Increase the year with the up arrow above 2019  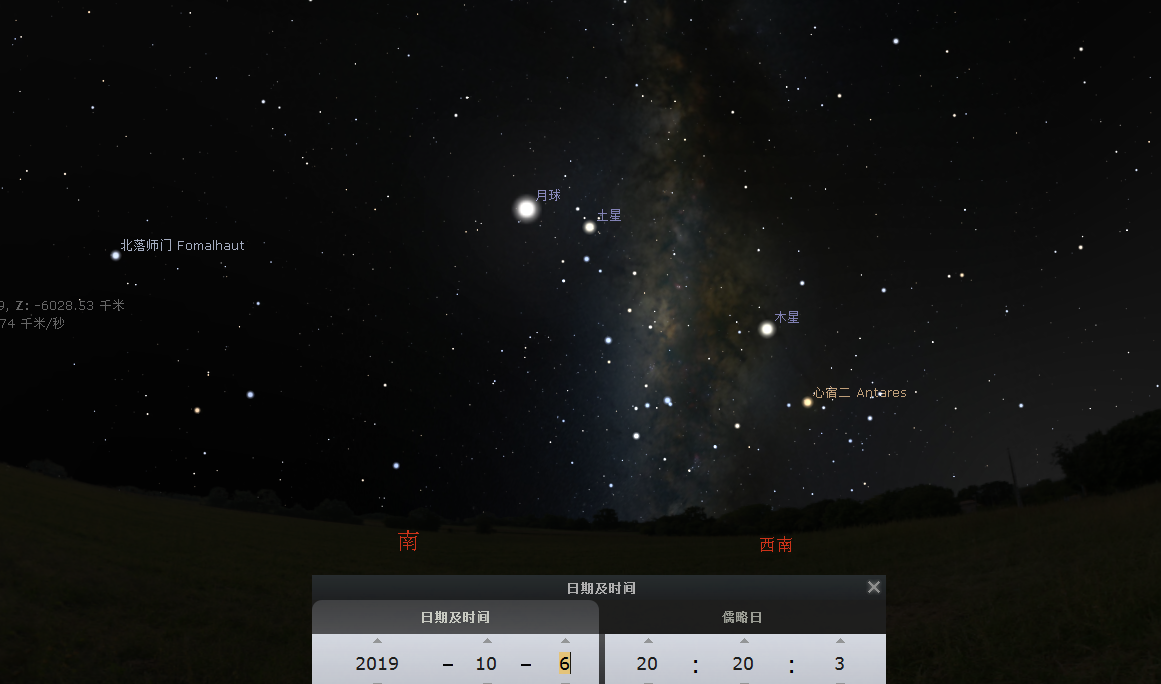click(377, 641)
